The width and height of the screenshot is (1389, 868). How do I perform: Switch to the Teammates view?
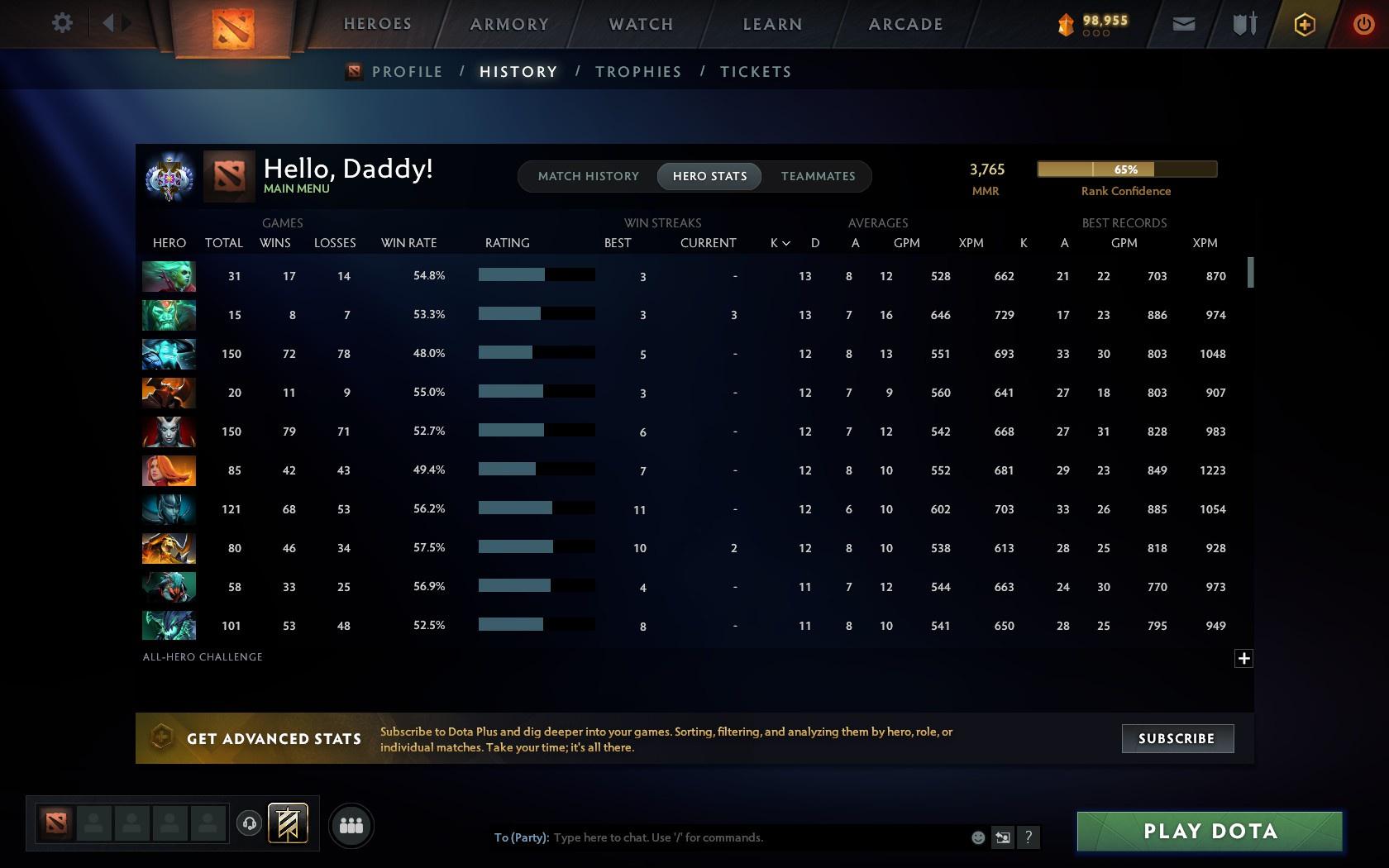tap(818, 176)
